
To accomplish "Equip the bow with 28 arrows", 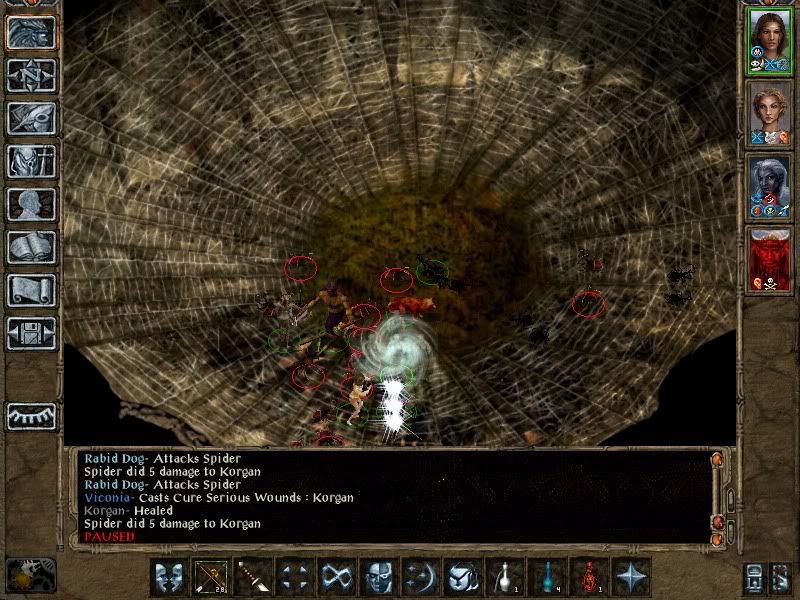I will [x=210, y=576].
